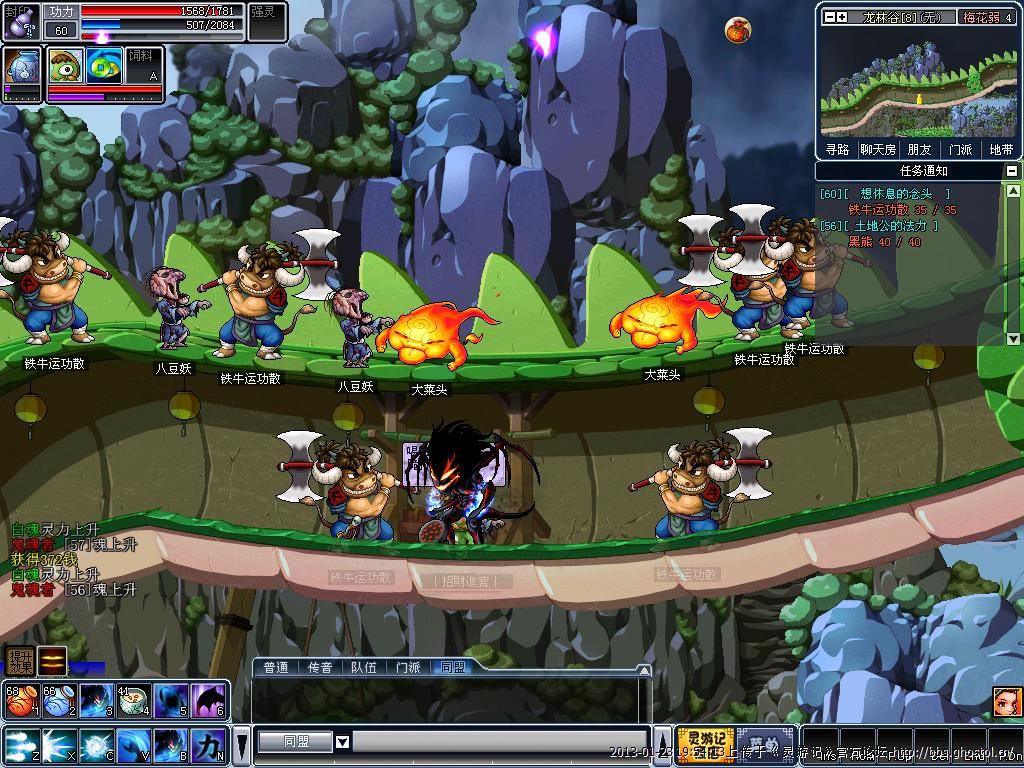Open the 门派 sect panel
The width and height of the screenshot is (1024, 768).
point(960,149)
